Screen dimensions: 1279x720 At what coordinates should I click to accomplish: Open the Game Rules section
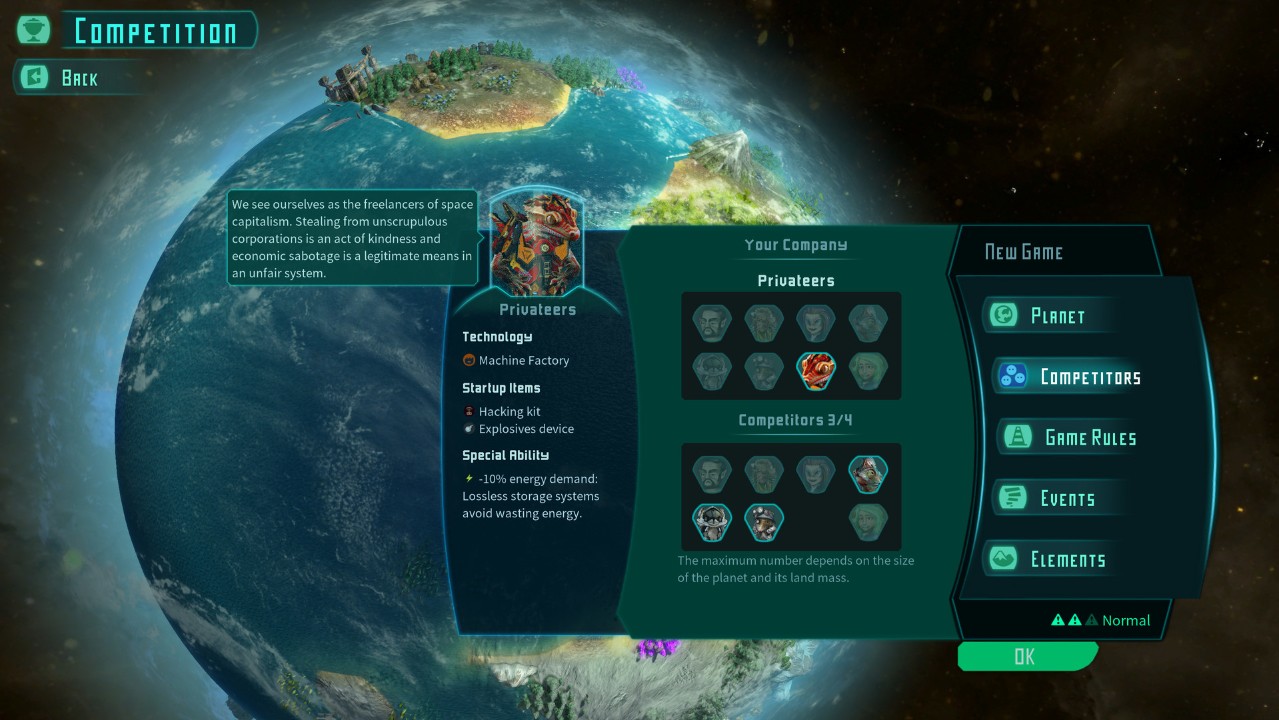[1088, 438]
